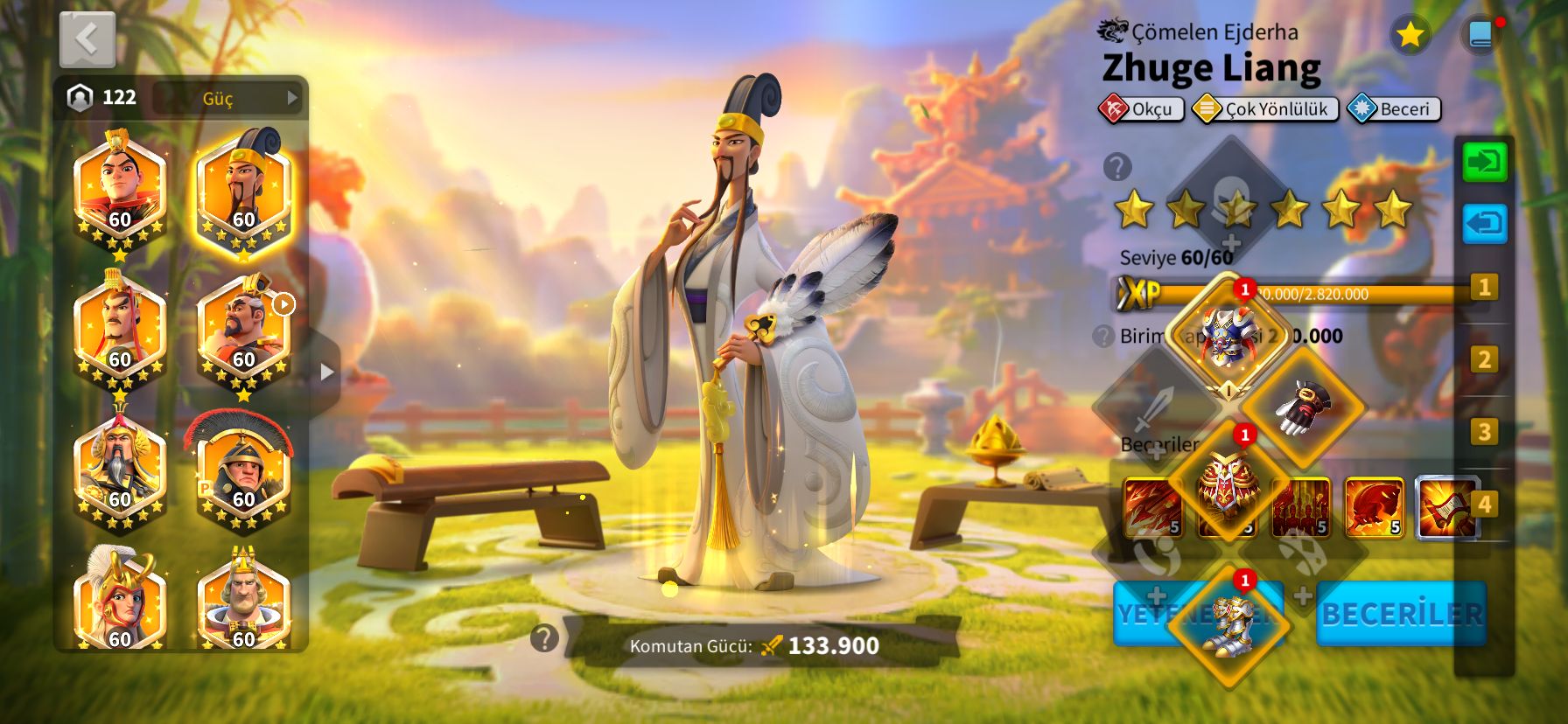Select the crowned king commander portrait
This screenshot has width=1568, height=724.
[243, 603]
